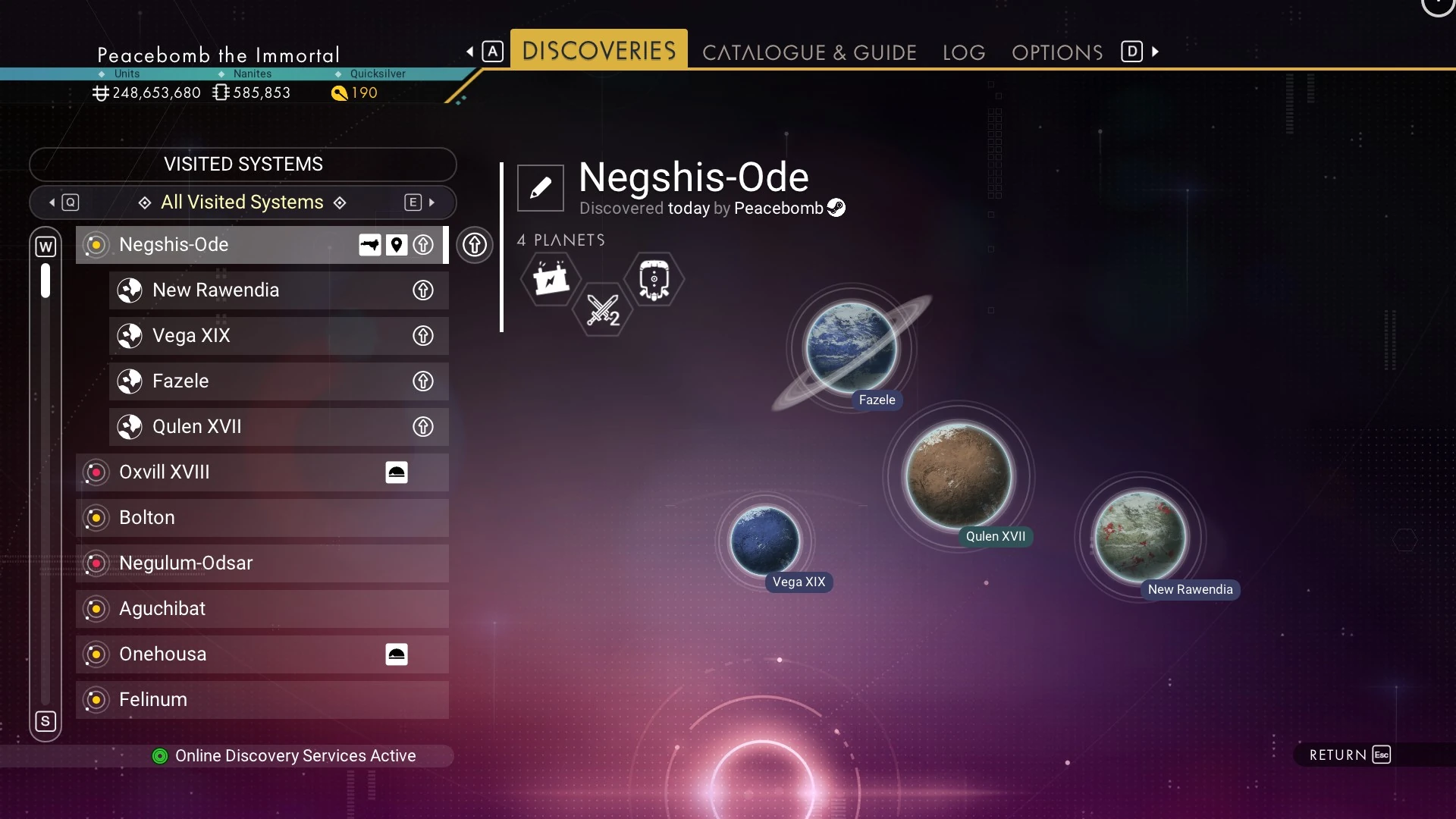Switch to the Catalogue & Guide tab
Viewport: 1456px width, 819px height.
coord(809,52)
